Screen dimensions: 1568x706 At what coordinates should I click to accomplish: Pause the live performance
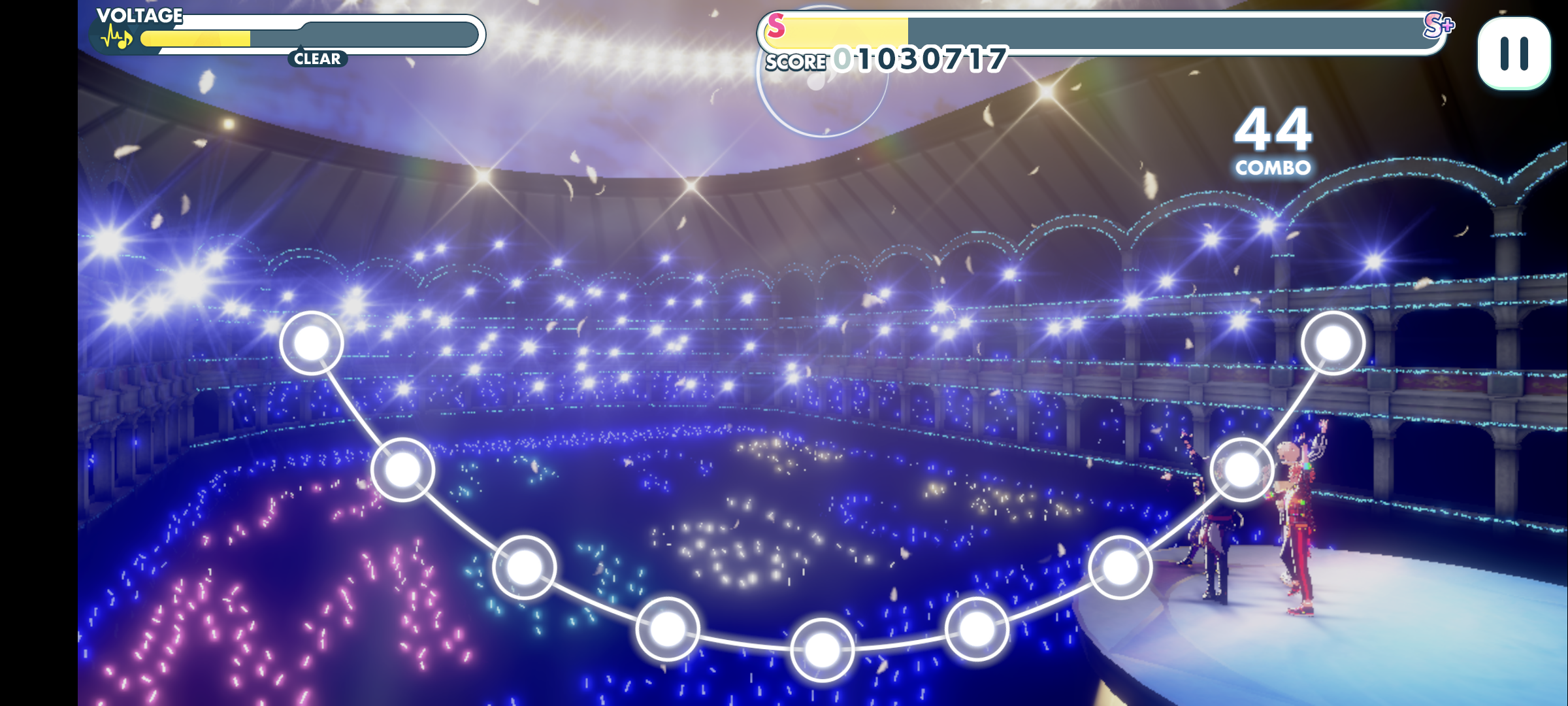pos(1514,54)
